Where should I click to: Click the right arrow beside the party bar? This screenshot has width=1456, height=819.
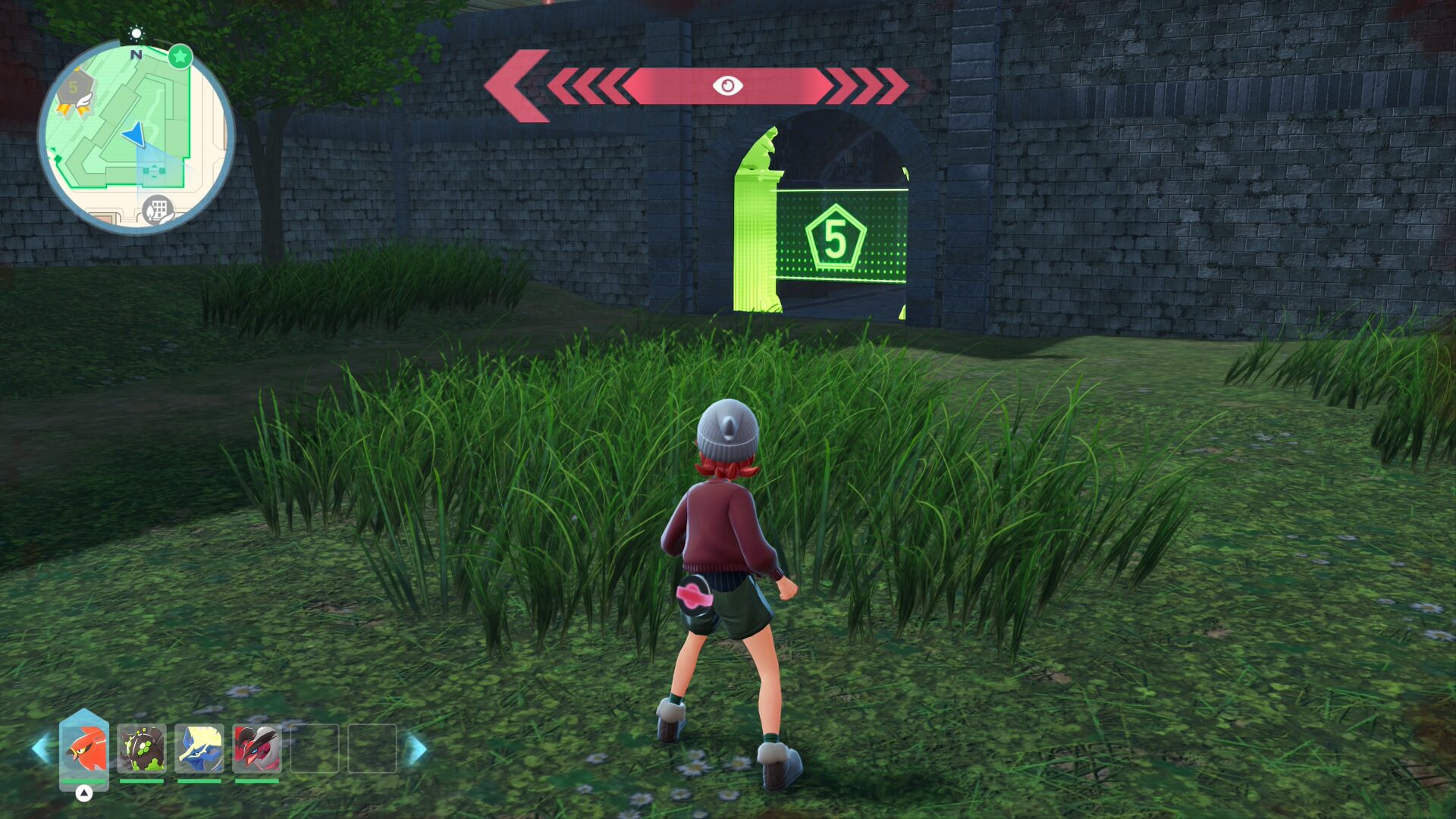[416, 749]
